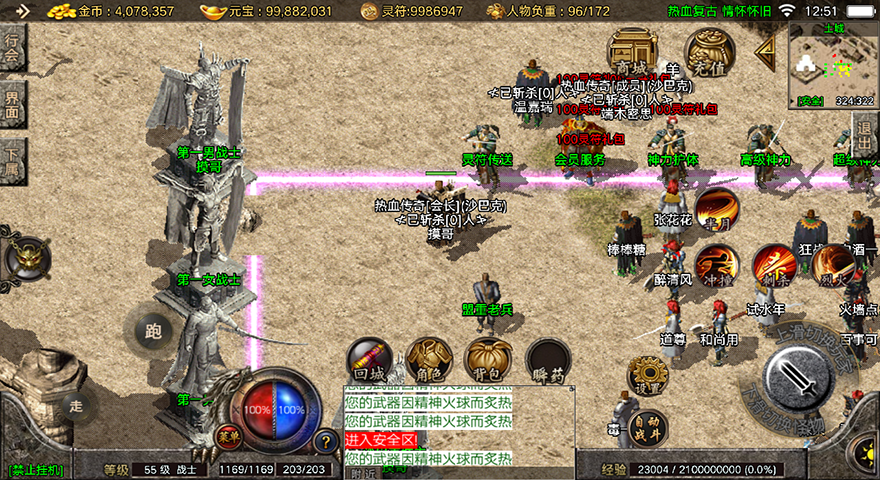This screenshot has width=880, height=480.
Task: Open the 设置 settings gear
Action: pos(648,378)
